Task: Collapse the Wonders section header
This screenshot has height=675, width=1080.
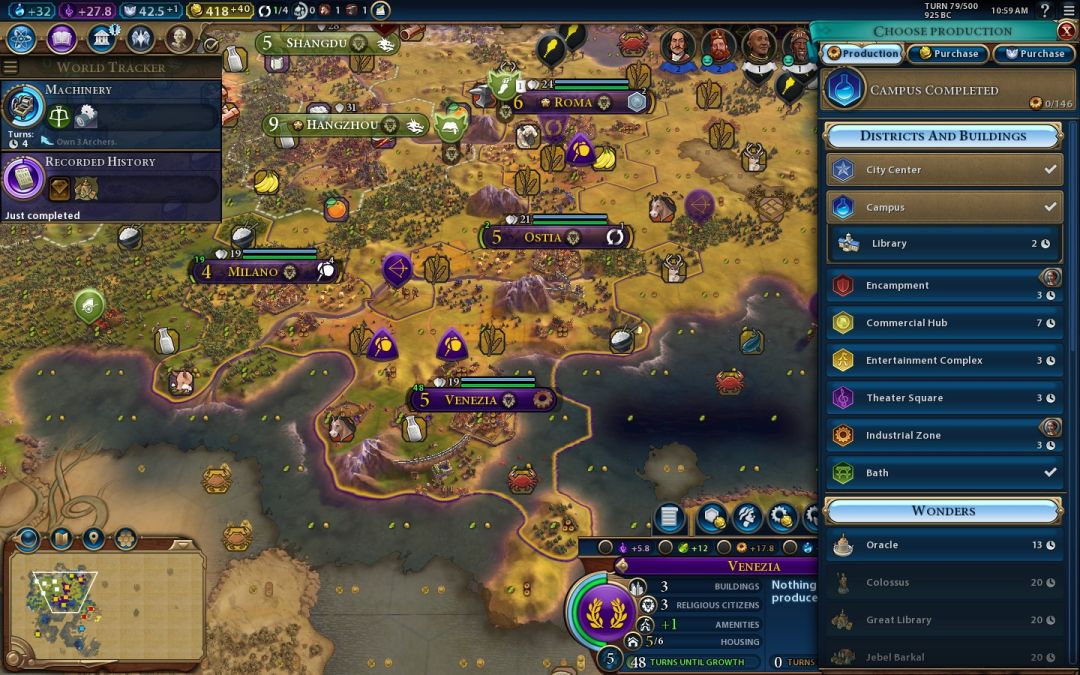Action: point(943,511)
